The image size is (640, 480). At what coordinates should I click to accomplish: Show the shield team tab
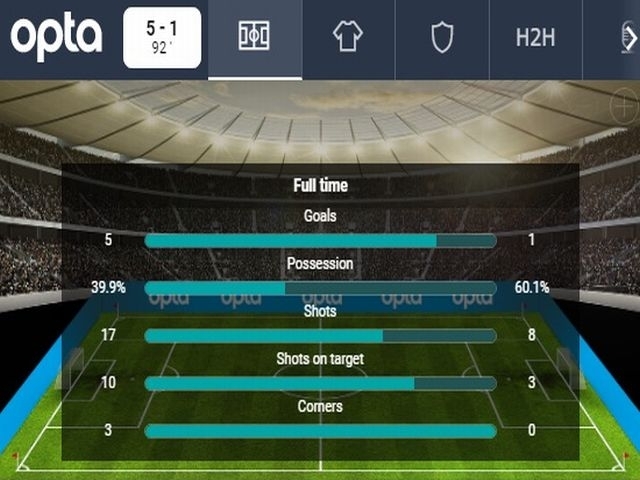(442, 38)
